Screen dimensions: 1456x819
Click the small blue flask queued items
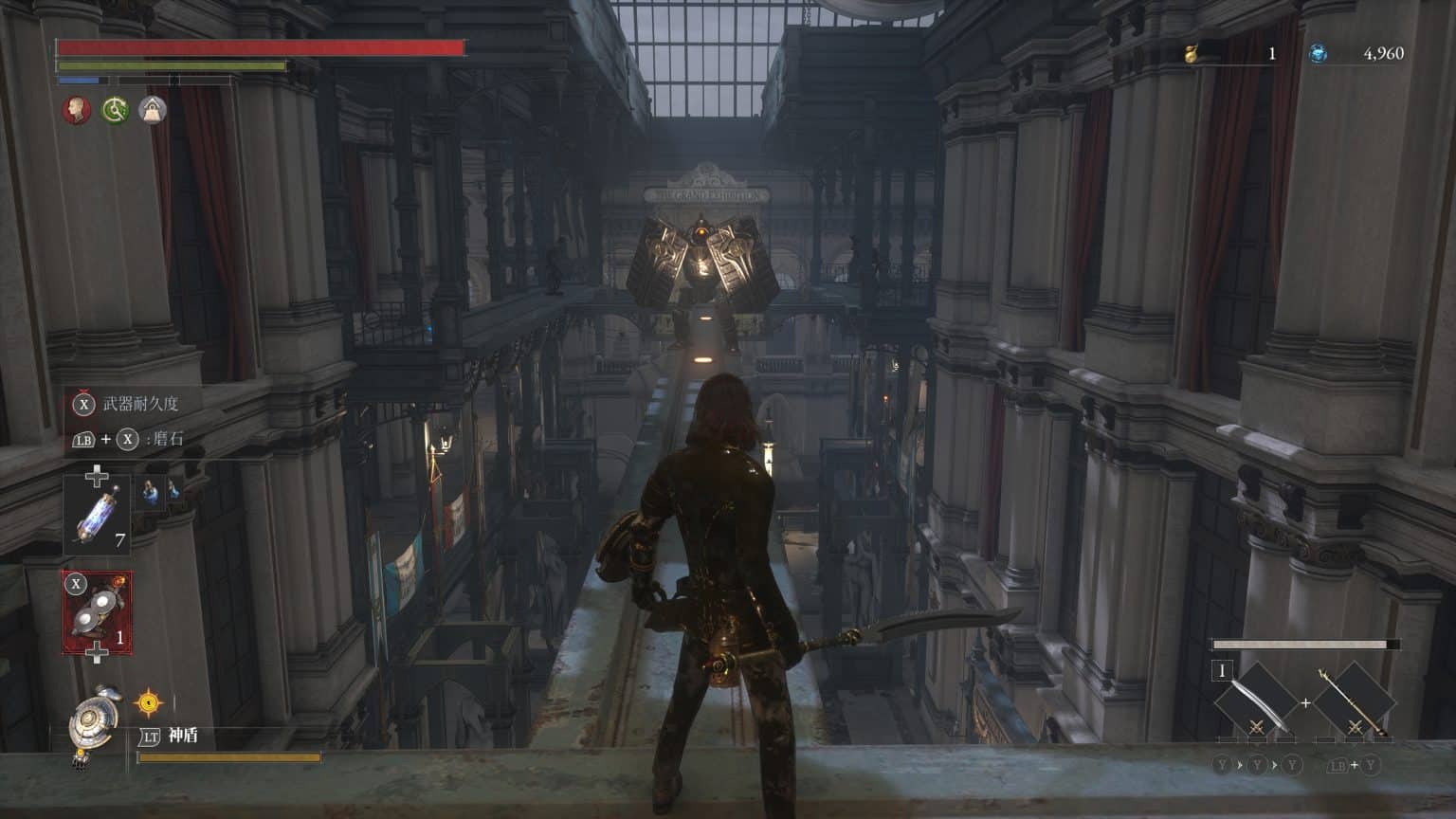click(x=161, y=490)
